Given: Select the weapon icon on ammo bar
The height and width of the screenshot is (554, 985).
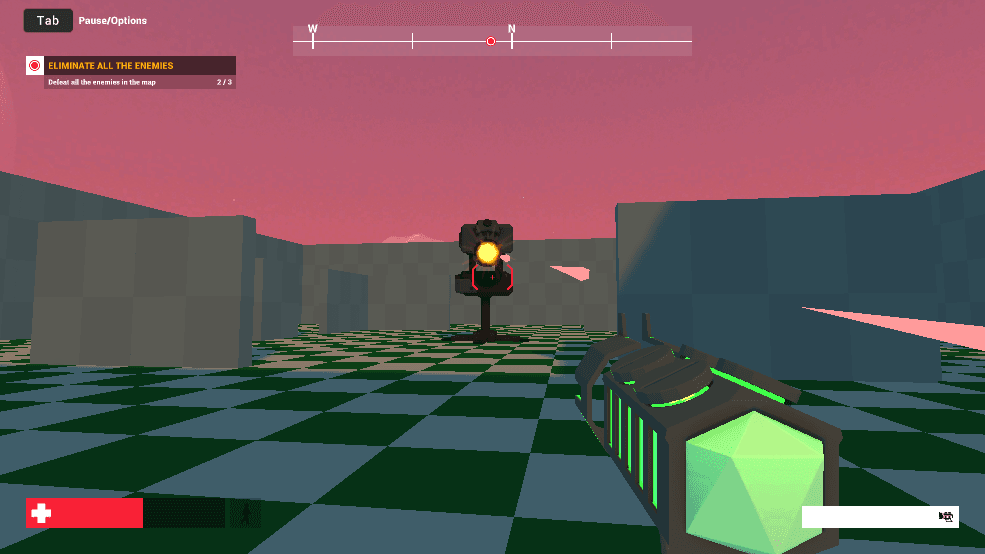Looking at the screenshot, I should [946, 517].
